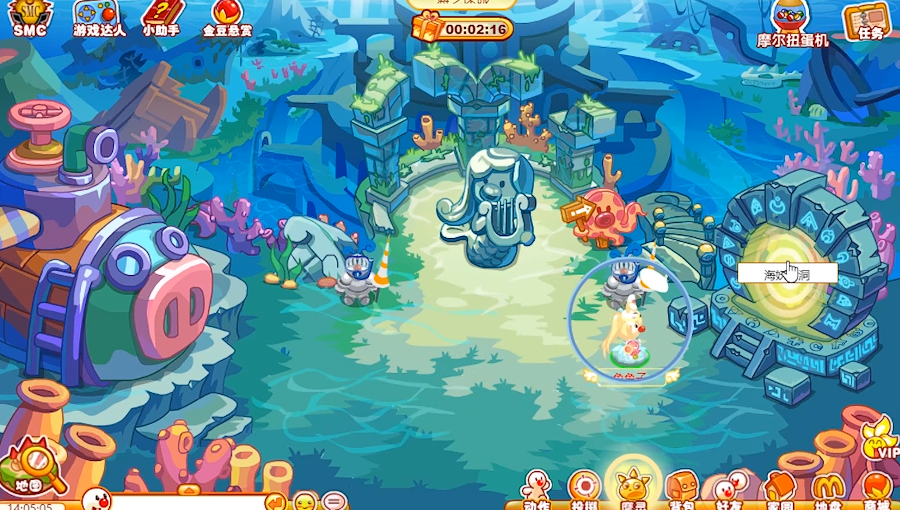
Task: Open the smiley emoji picker
Action: (x=305, y=501)
